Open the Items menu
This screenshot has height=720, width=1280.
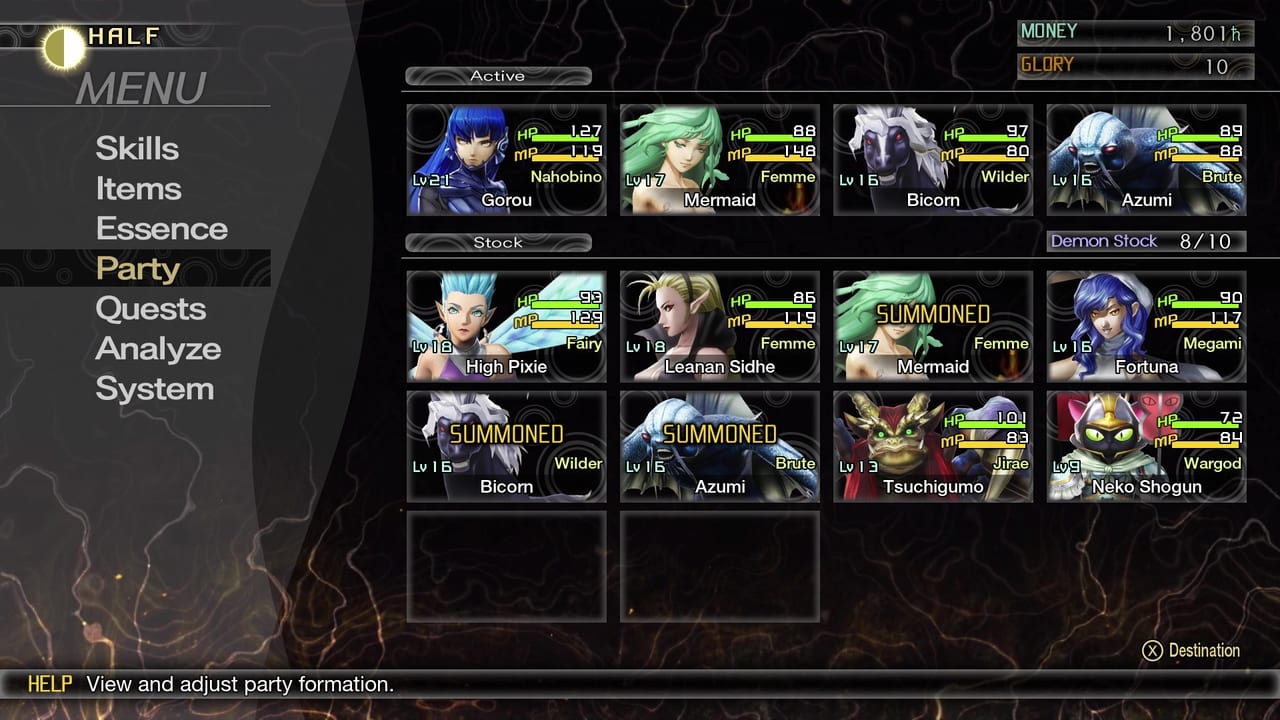click(x=138, y=188)
